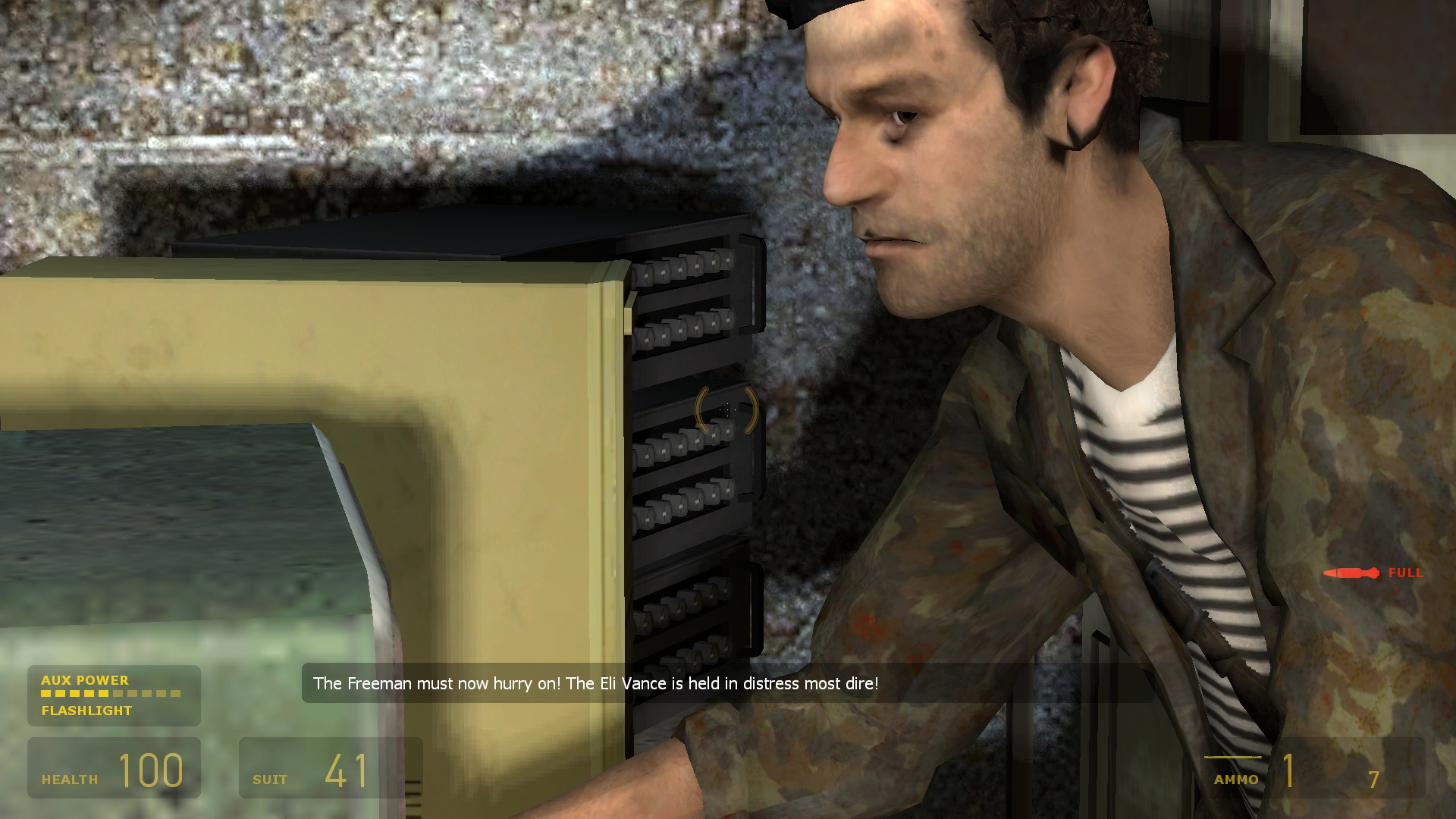Toggle the last dimmed aux power segment
Image resolution: width=1456 pixels, height=819 pixels.
point(176,695)
